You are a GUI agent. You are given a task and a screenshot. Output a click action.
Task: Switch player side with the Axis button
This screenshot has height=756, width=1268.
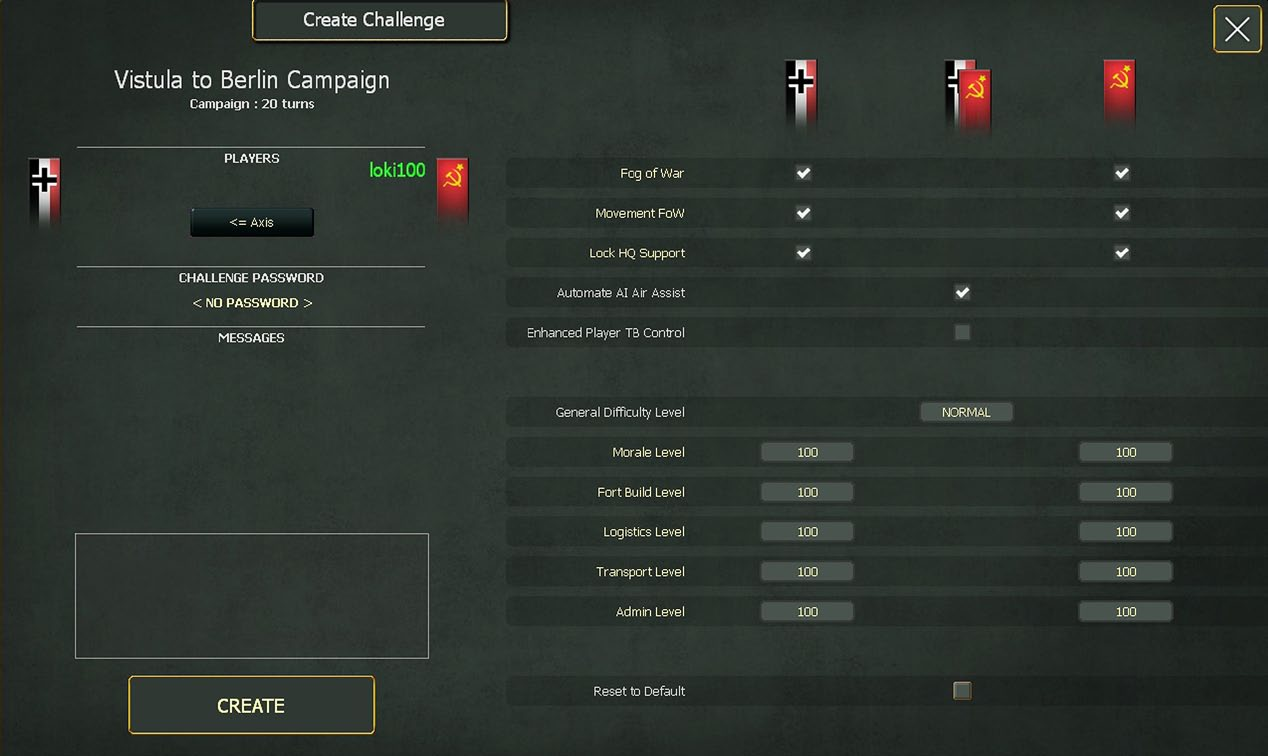[x=252, y=222]
